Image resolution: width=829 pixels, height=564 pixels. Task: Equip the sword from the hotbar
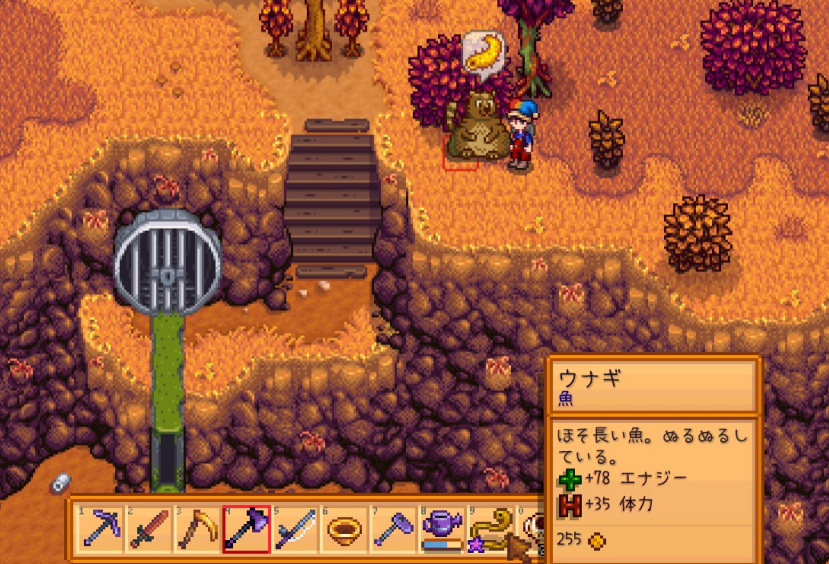pos(149,528)
